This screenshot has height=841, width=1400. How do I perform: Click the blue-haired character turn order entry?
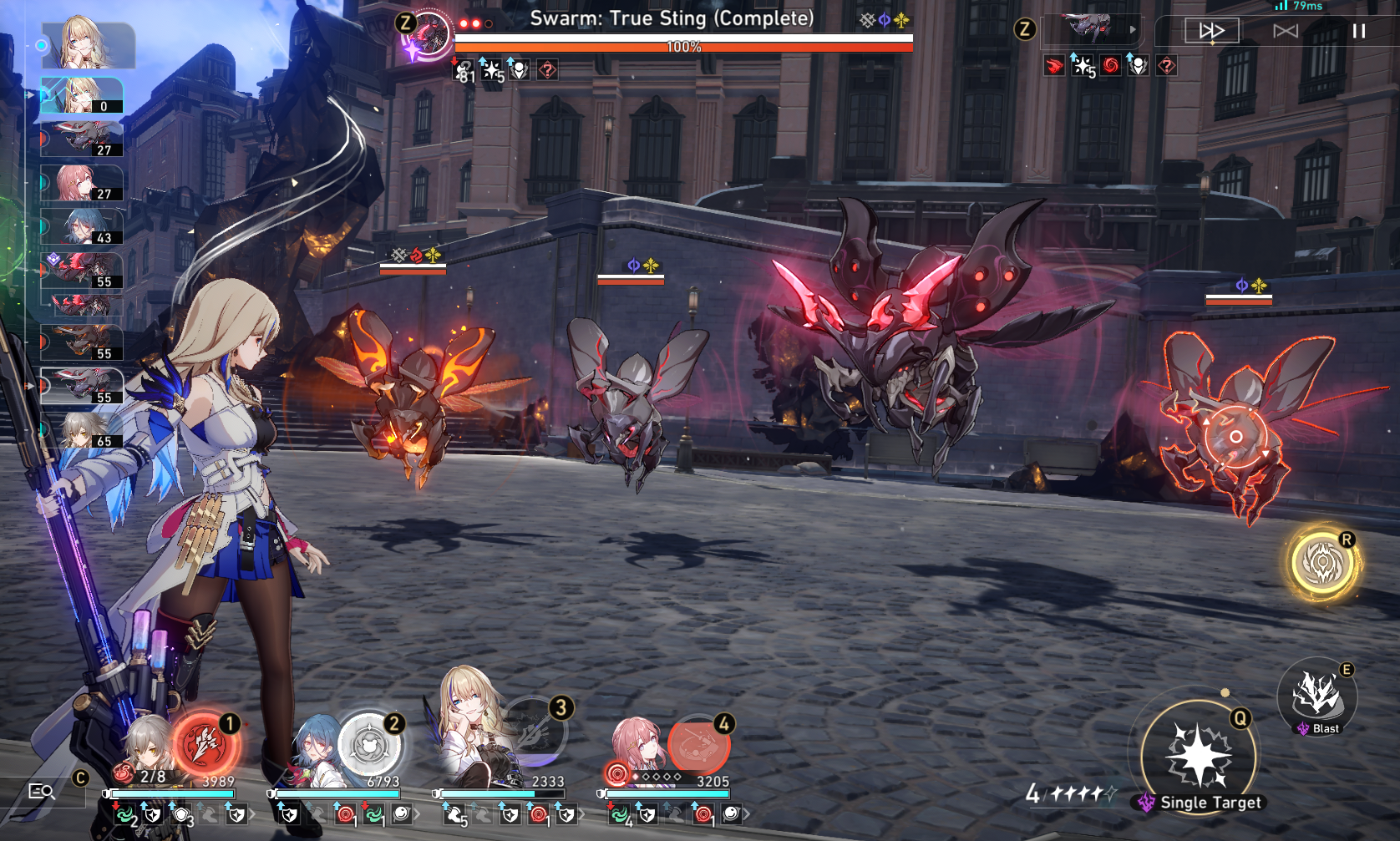[82, 226]
